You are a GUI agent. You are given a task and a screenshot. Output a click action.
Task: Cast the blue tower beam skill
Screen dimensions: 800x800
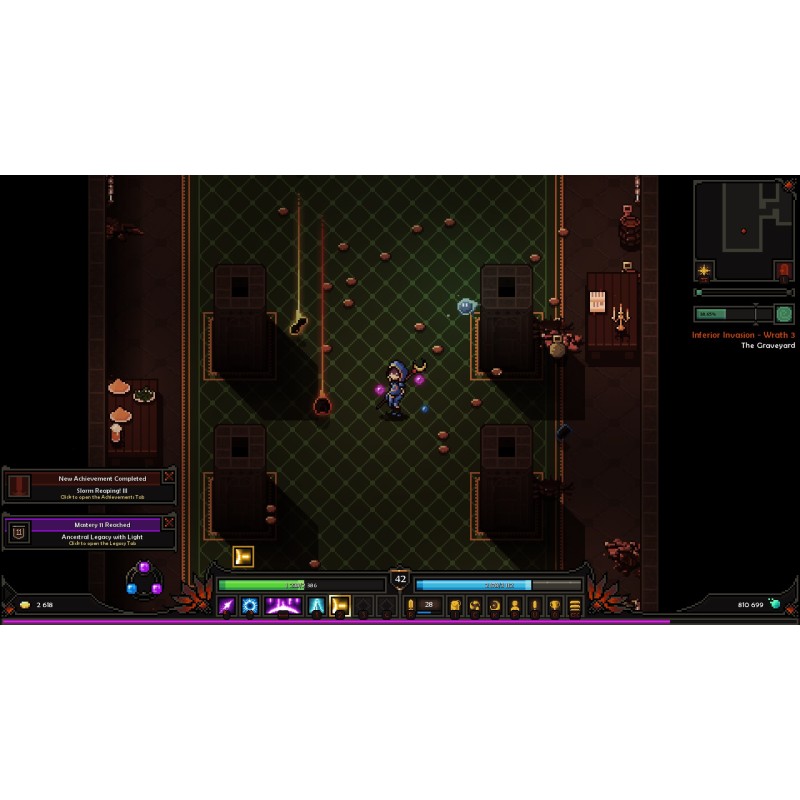317,605
